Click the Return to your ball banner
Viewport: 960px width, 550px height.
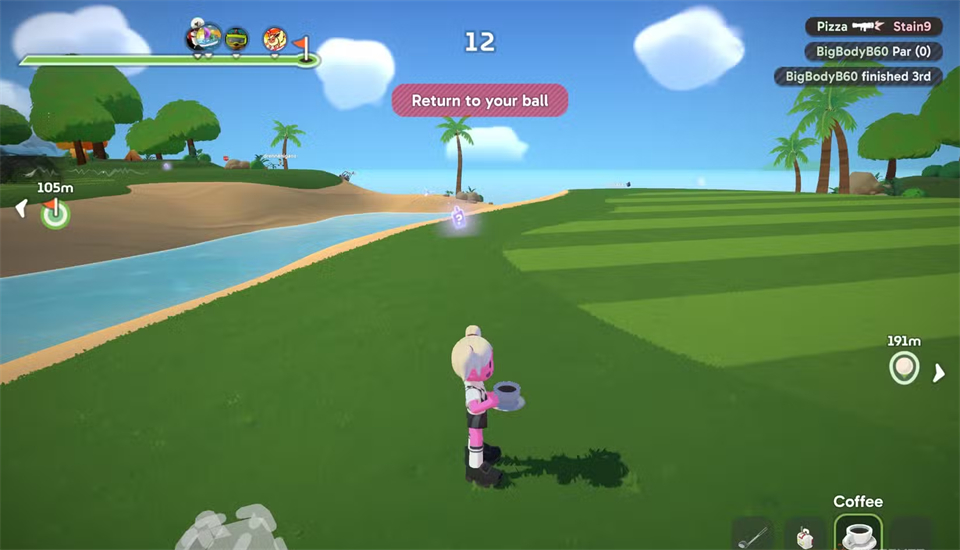click(x=479, y=100)
